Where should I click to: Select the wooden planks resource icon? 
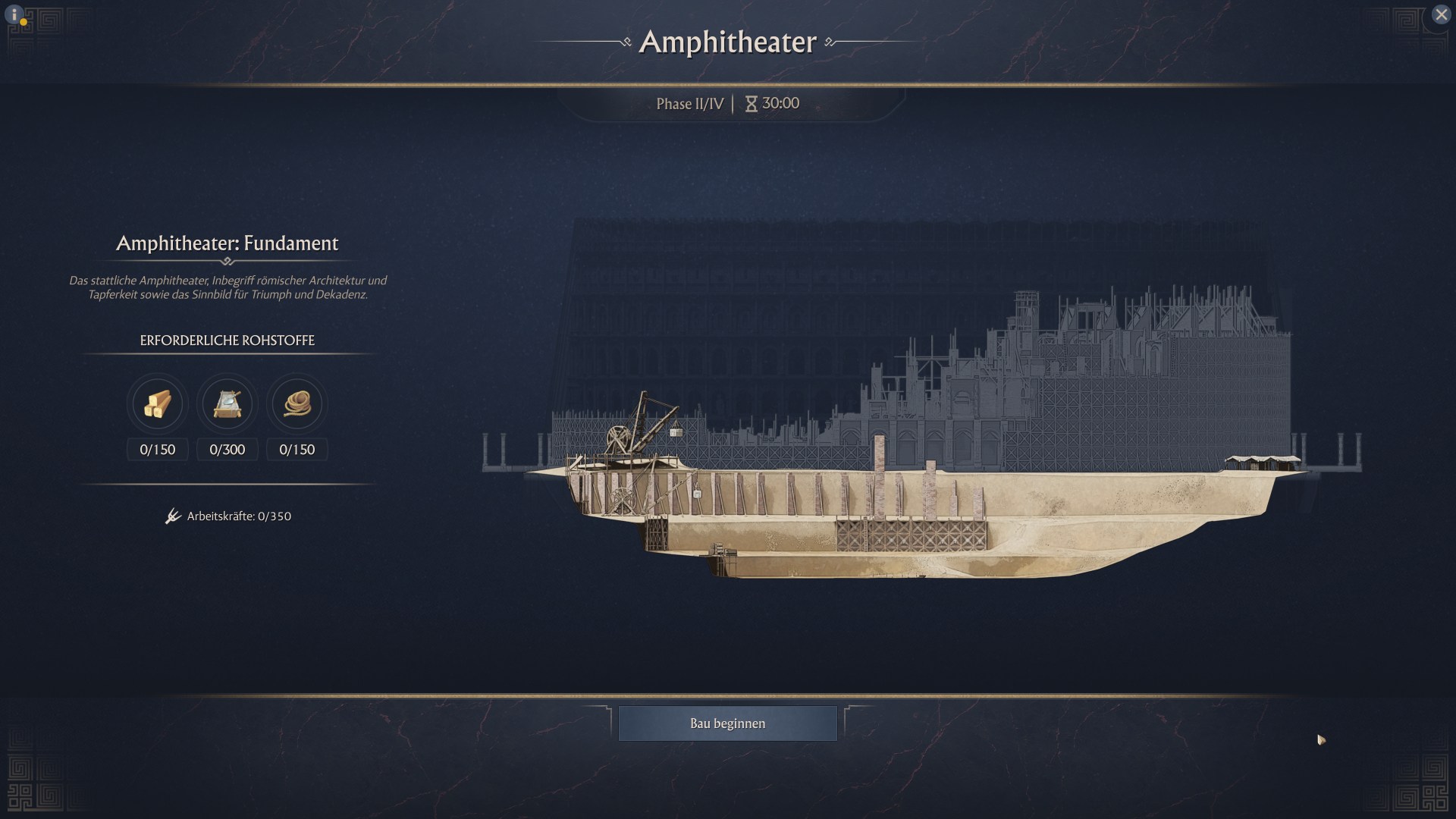point(158,404)
